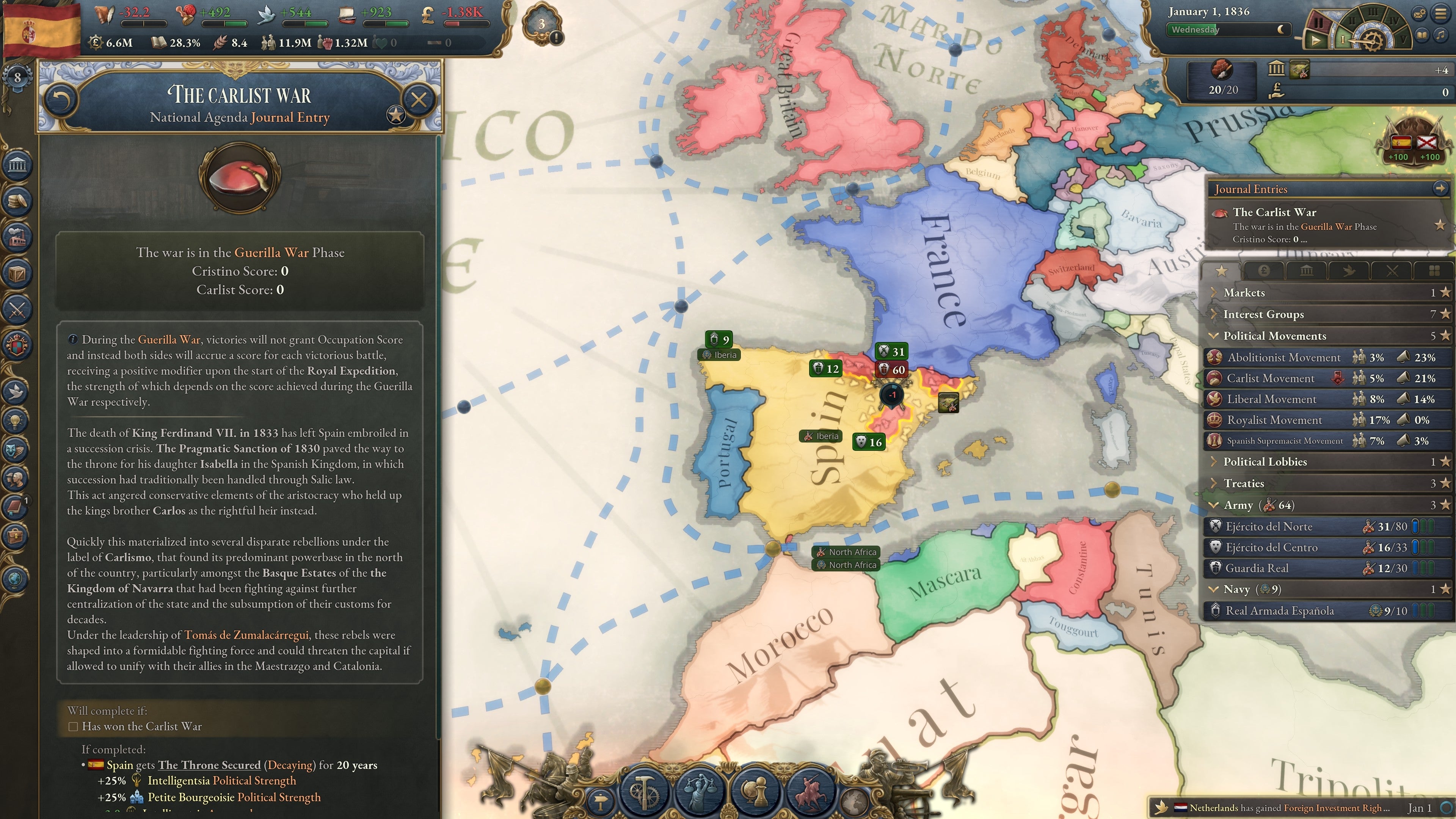
Task: Expand the Interest Groups section
Action: [x=1214, y=314]
